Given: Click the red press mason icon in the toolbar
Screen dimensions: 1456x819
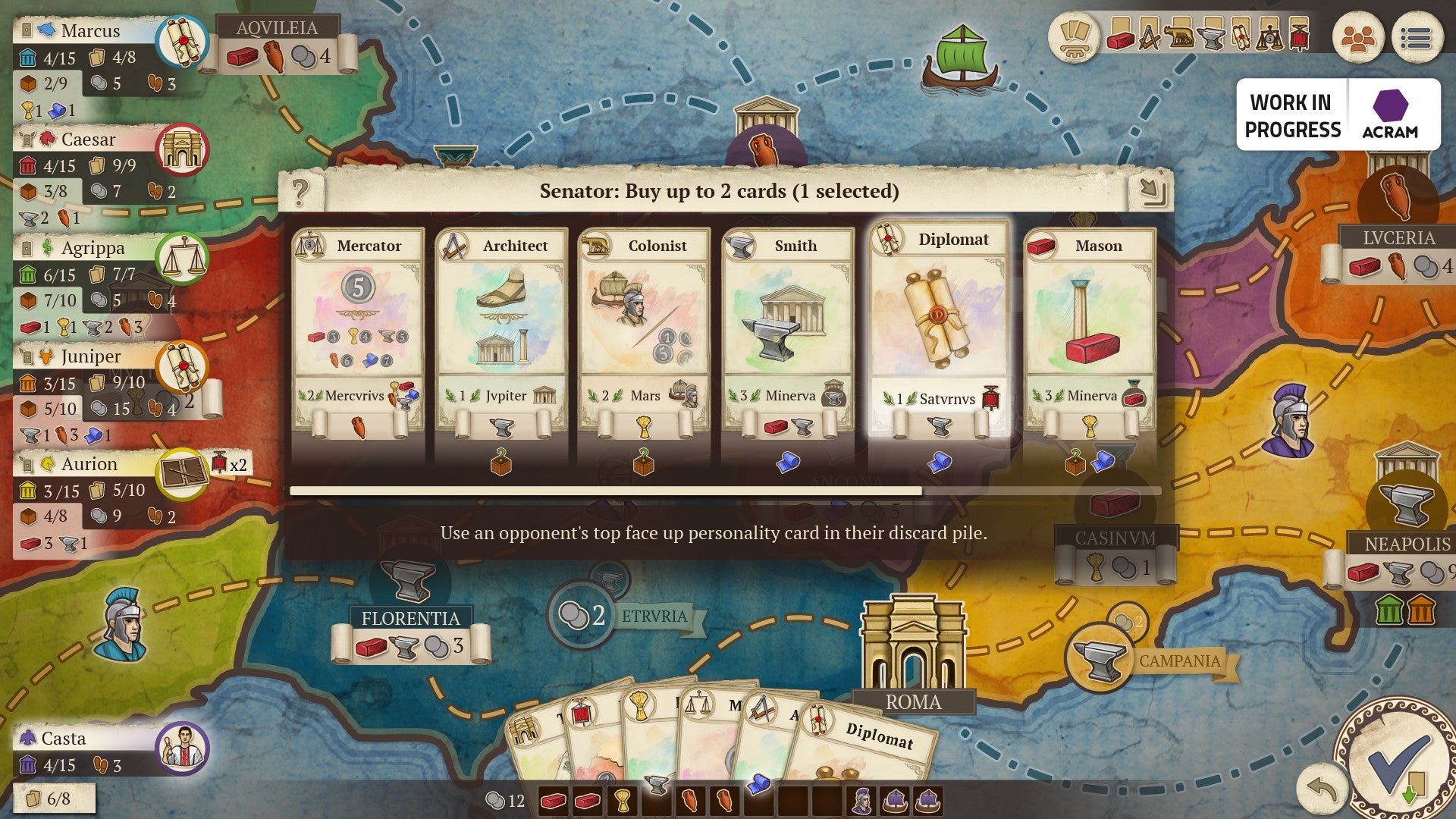Looking at the screenshot, I should pos(1301,38).
